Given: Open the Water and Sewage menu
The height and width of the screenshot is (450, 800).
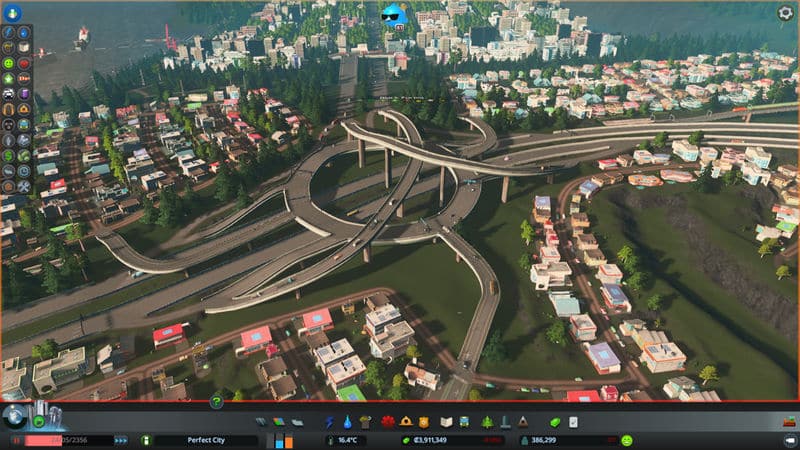Looking at the screenshot, I should (x=348, y=422).
